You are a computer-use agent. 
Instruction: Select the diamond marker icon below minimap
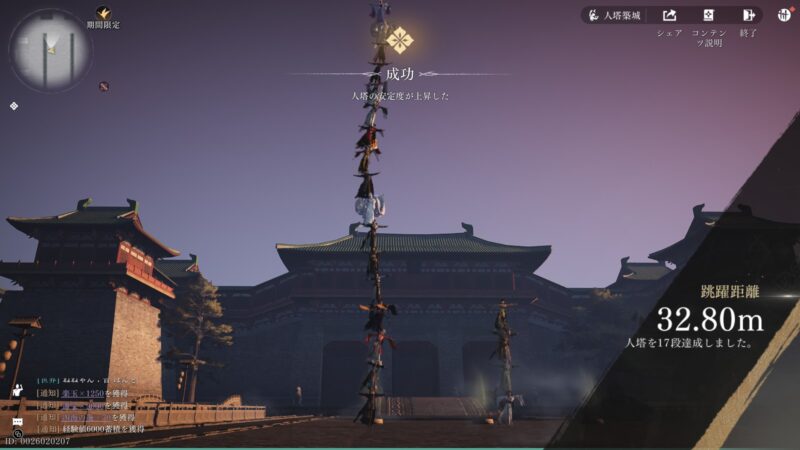14,105
